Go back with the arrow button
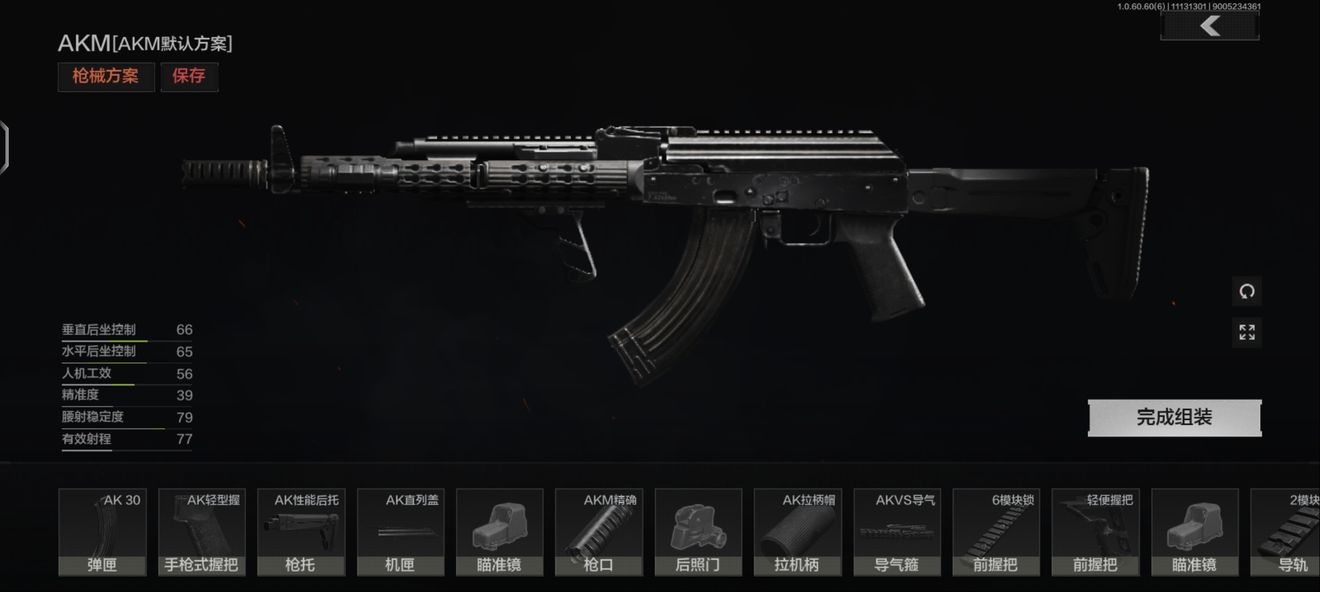 1210,26
